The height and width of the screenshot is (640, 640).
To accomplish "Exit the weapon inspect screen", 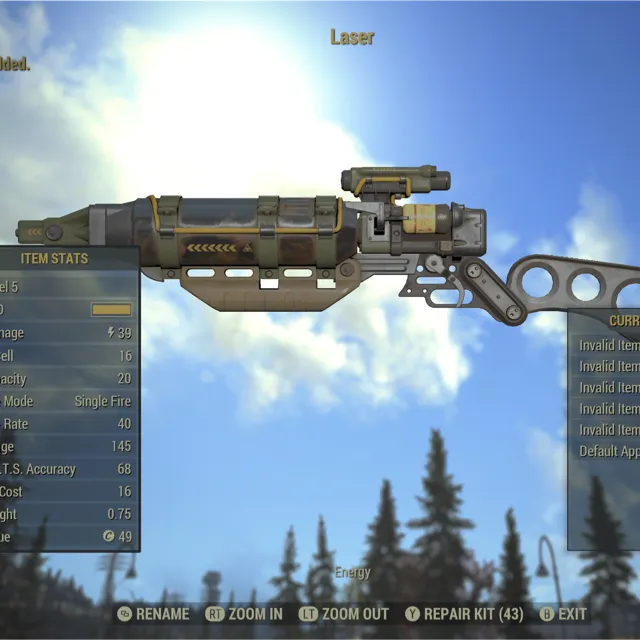I will [x=564, y=614].
